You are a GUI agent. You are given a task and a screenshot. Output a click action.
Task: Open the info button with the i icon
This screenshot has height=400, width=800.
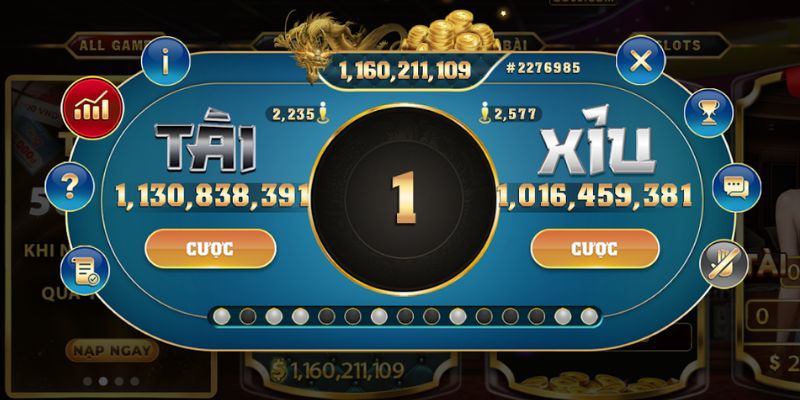click(165, 62)
